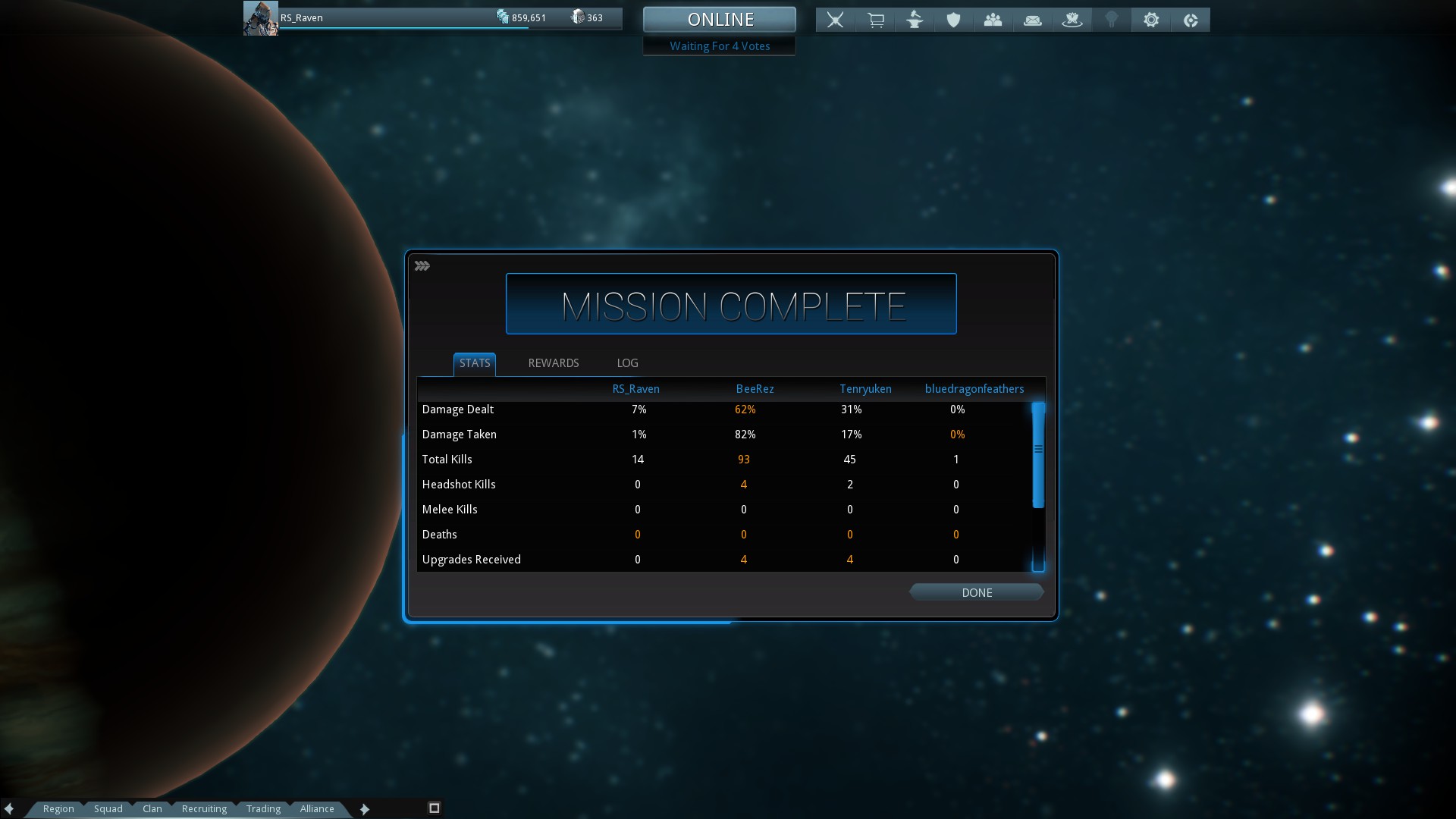
Task: Switch to the Trading chat tab
Action: (263, 808)
